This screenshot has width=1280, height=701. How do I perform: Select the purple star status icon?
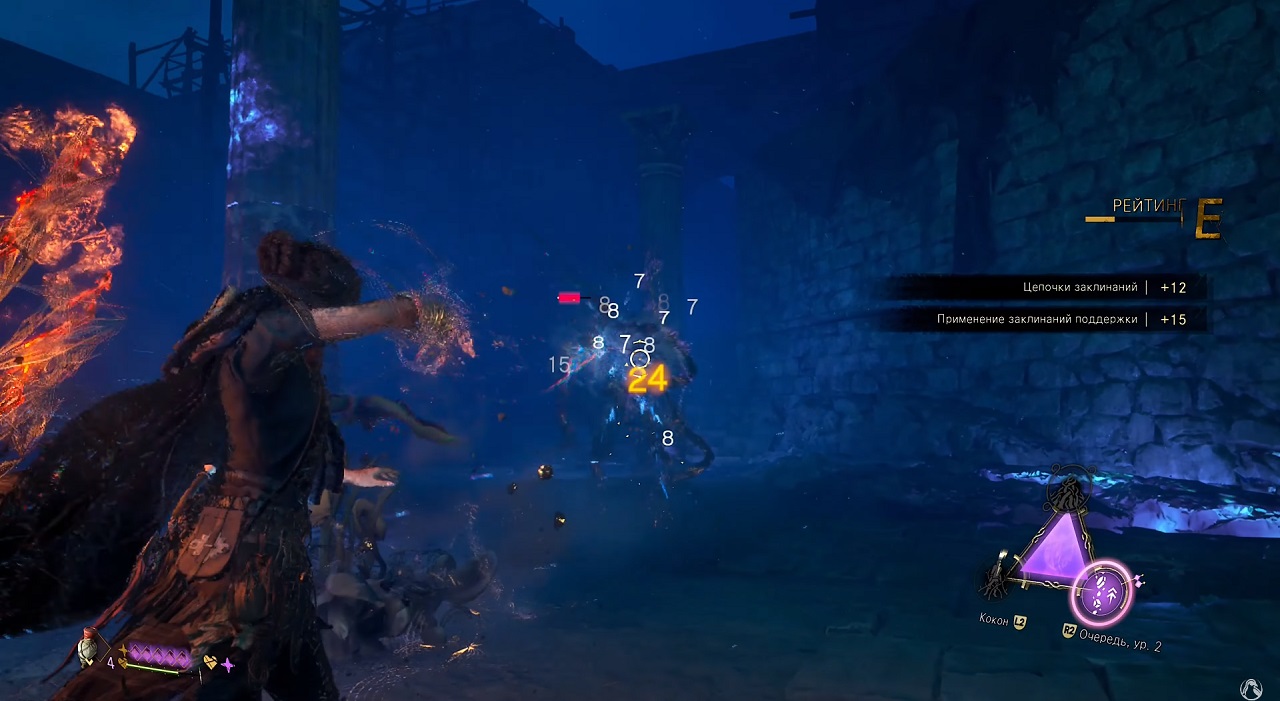click(229, 663)
